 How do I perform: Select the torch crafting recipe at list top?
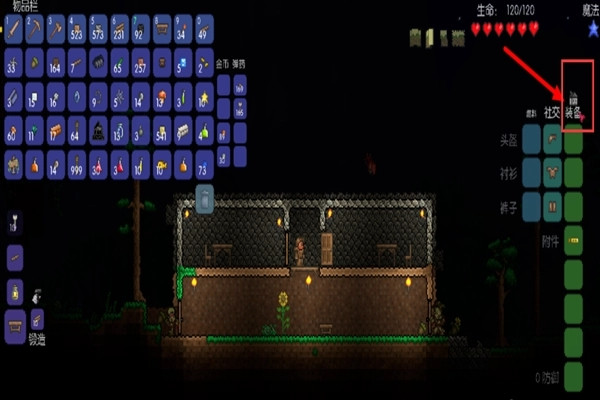[15, 222]
